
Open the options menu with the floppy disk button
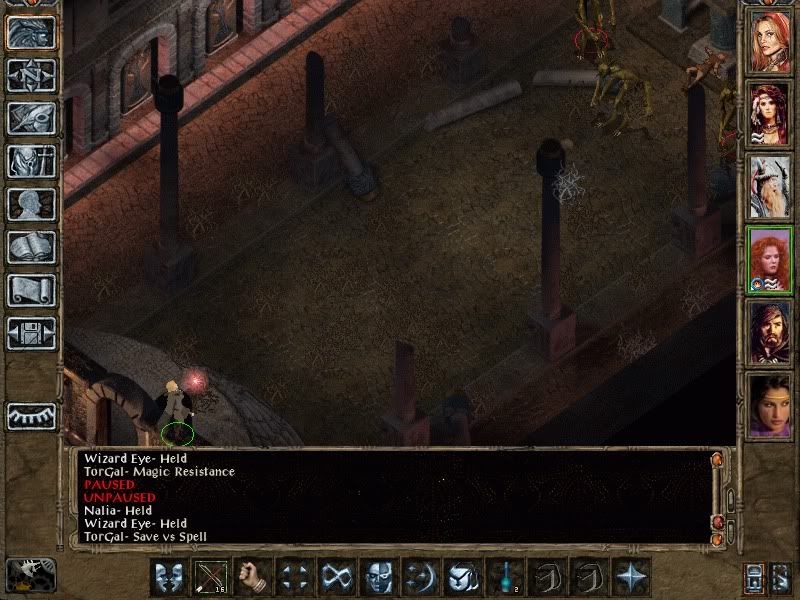31,333
